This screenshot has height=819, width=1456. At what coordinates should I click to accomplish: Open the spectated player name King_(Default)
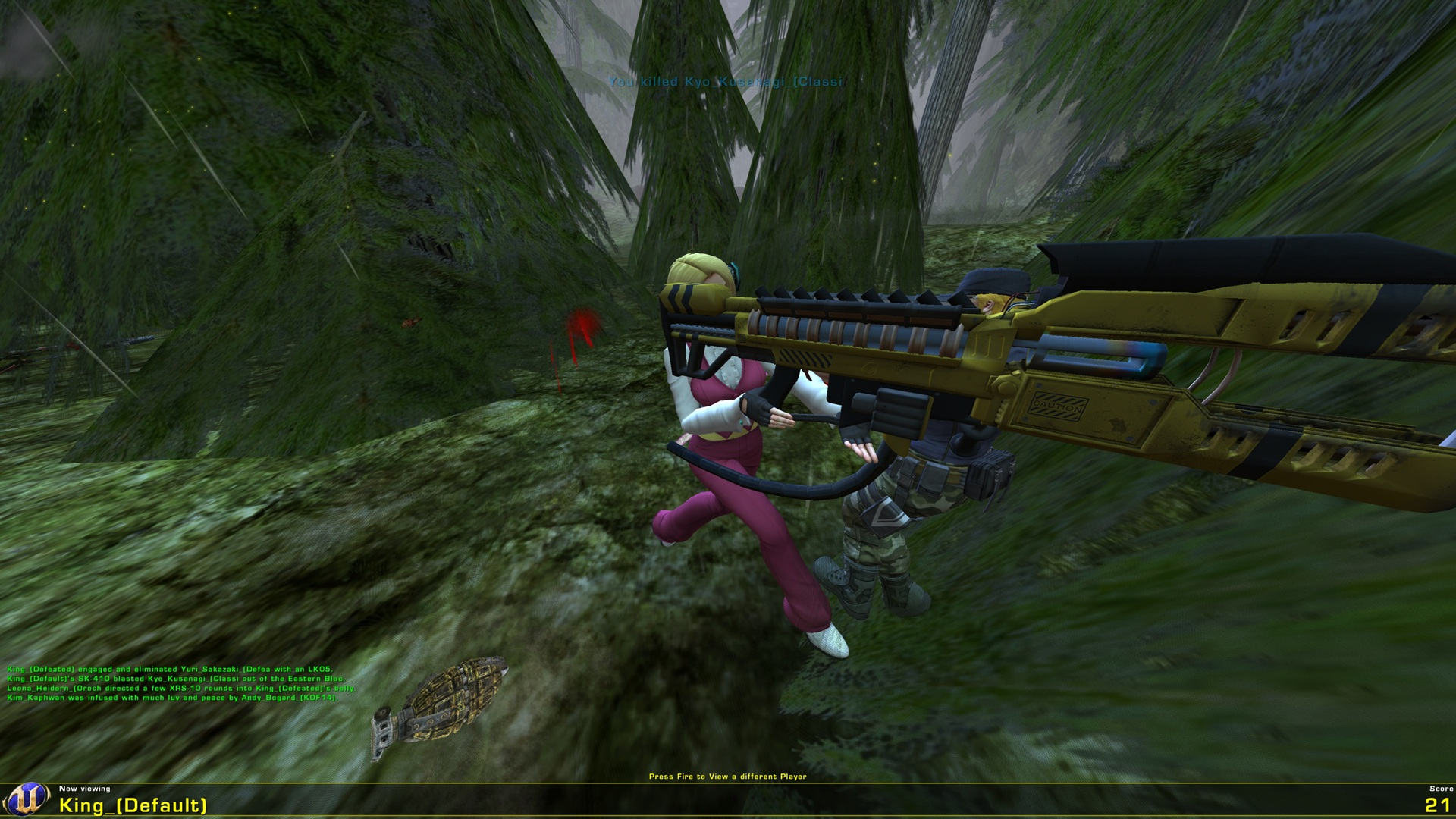tap(125, 805)
